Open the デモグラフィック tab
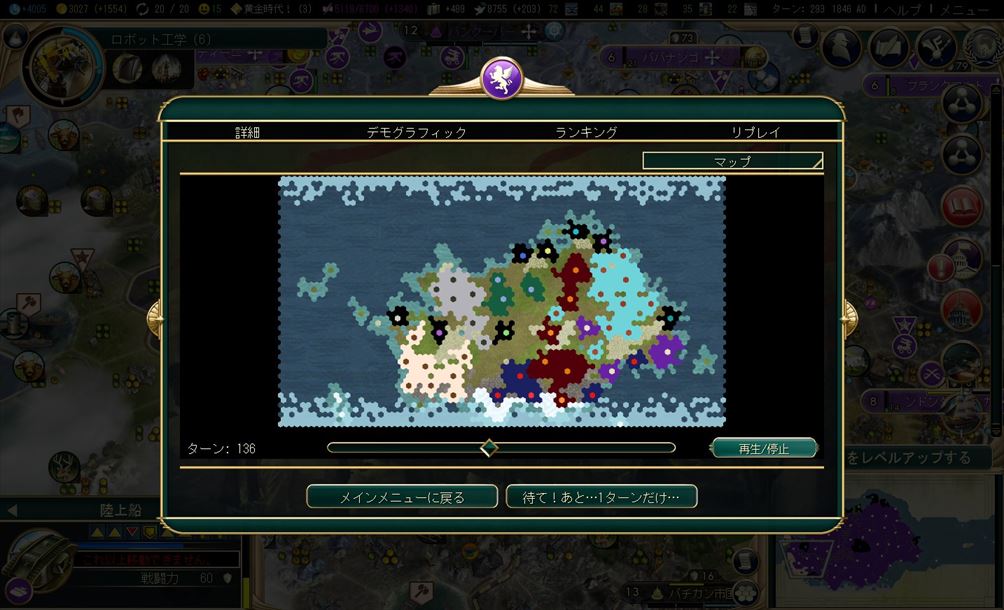This screenshot has width=1004, height=610. (x=416, y=132)
